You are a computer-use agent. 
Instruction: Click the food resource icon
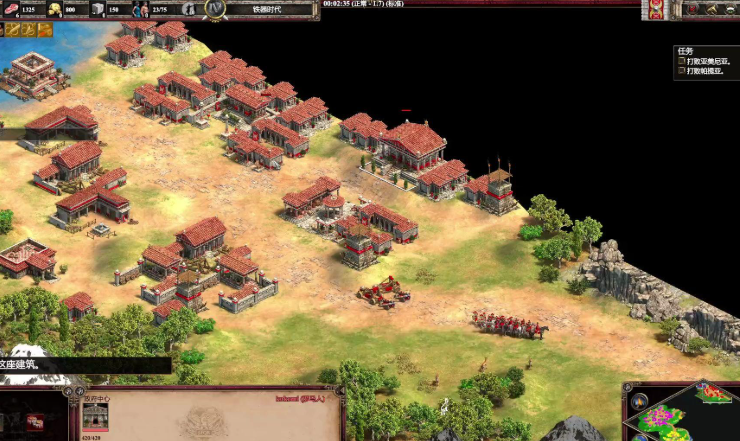12,9
